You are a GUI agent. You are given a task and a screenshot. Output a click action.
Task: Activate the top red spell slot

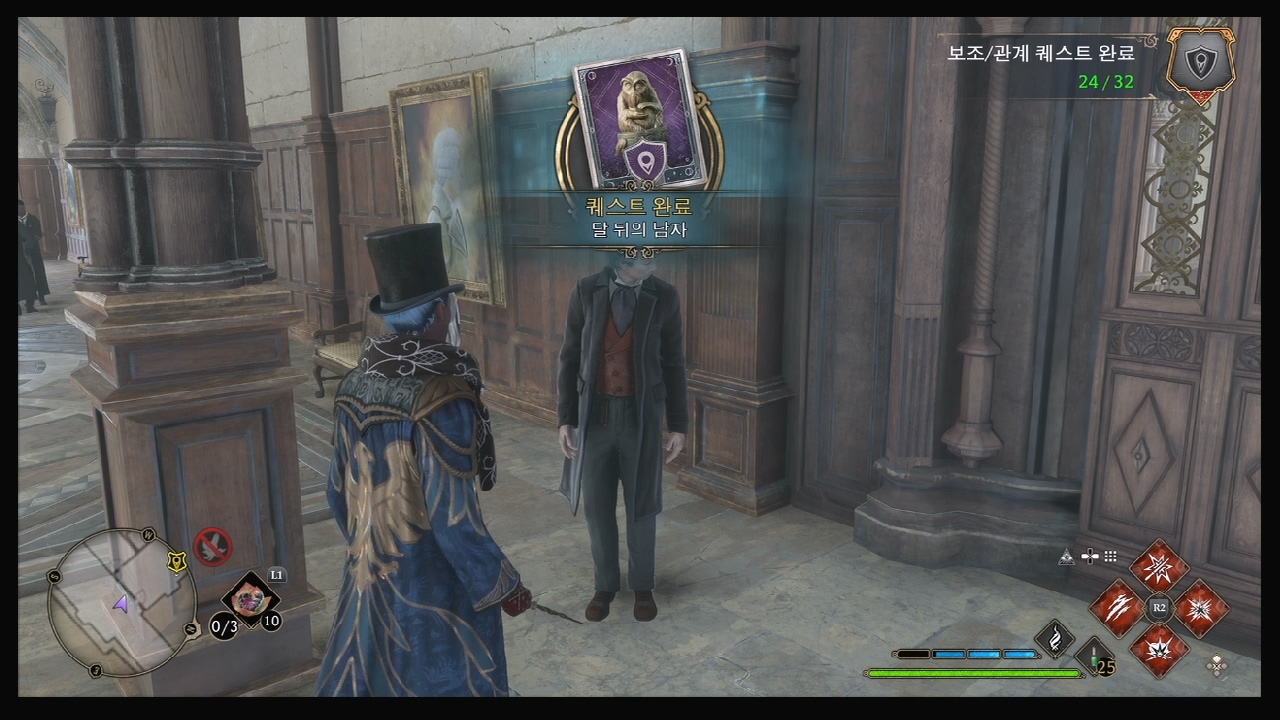(1159, 566)
